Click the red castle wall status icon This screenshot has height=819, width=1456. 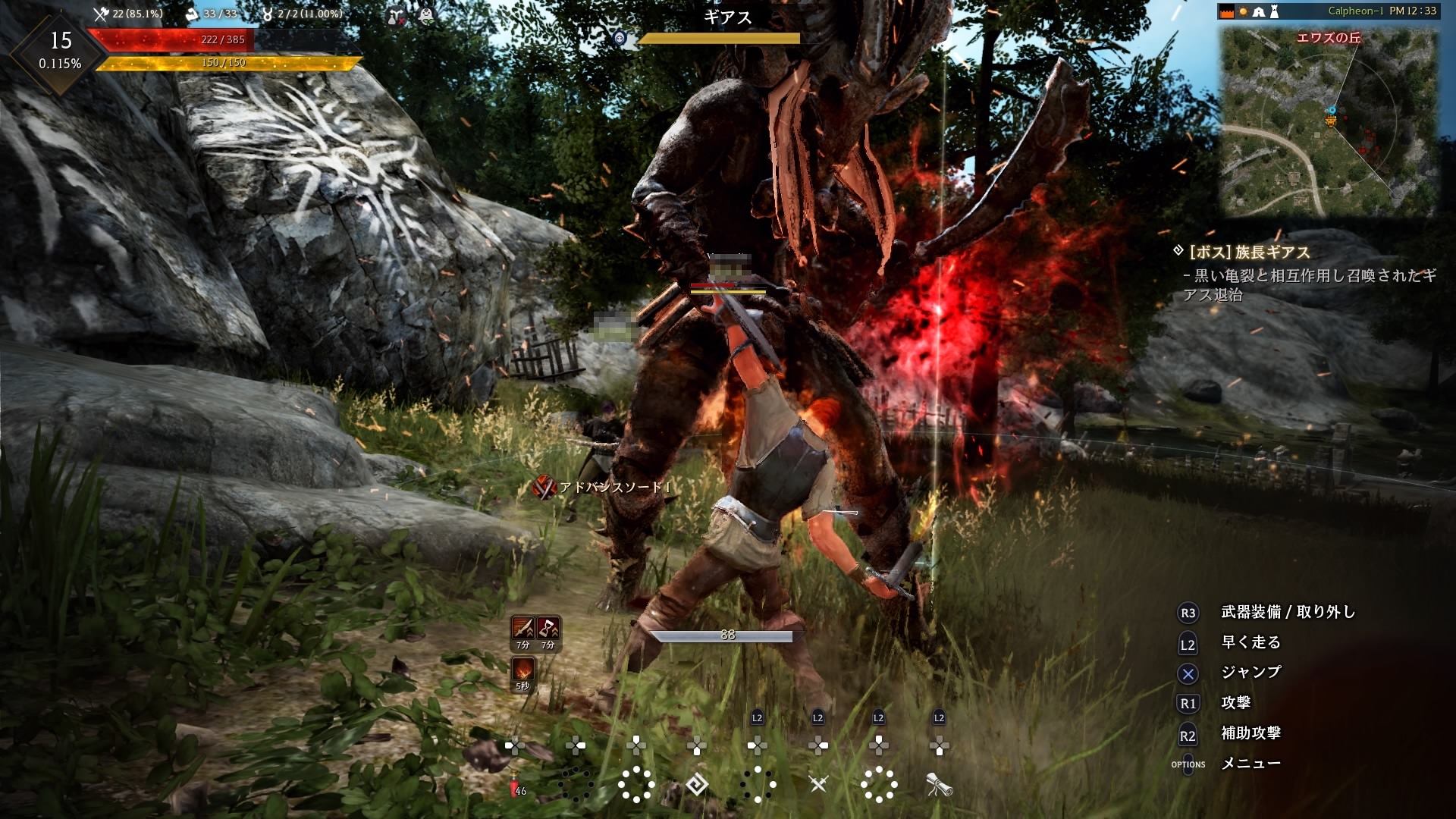1227,11
